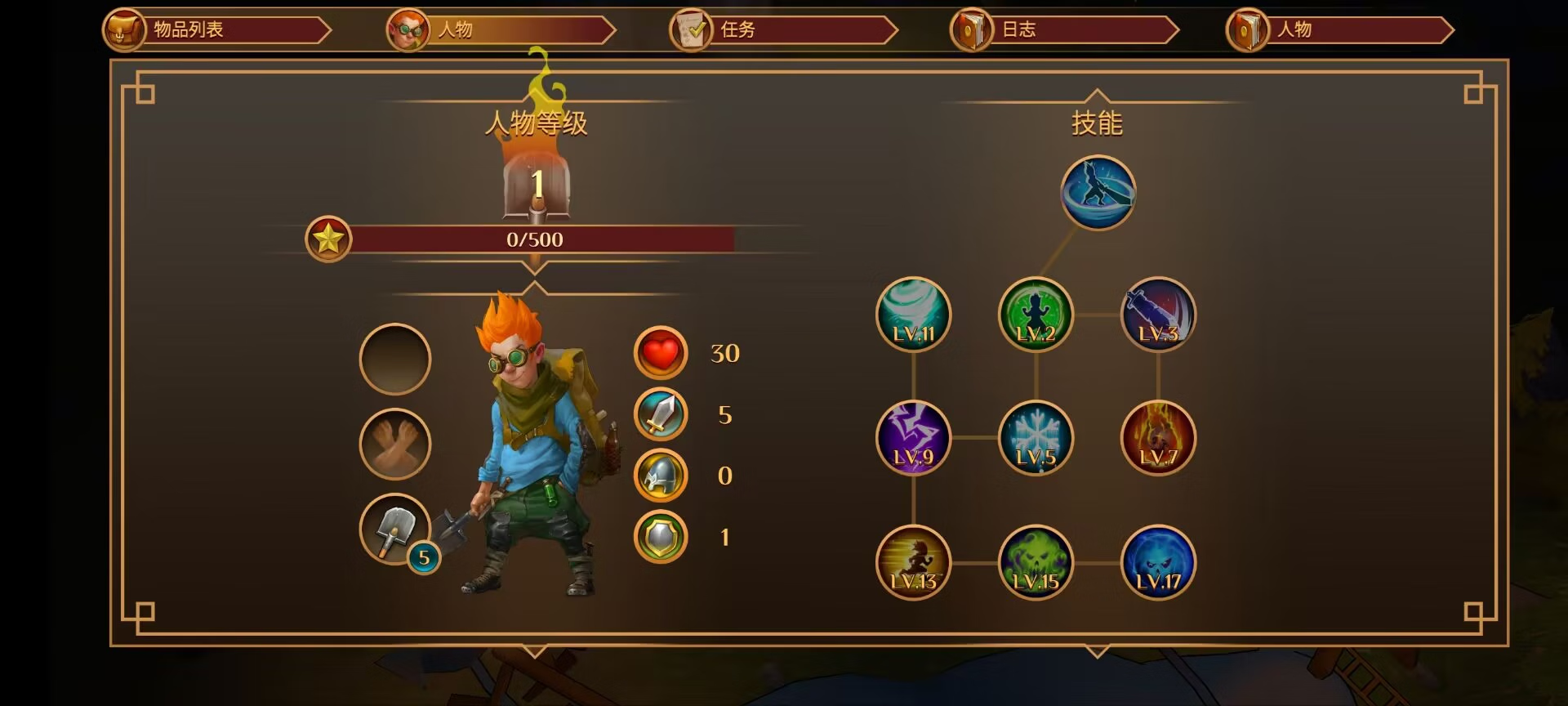
Task: Pick the LV.3 sword slash skill
Action: pos(1158,315)
